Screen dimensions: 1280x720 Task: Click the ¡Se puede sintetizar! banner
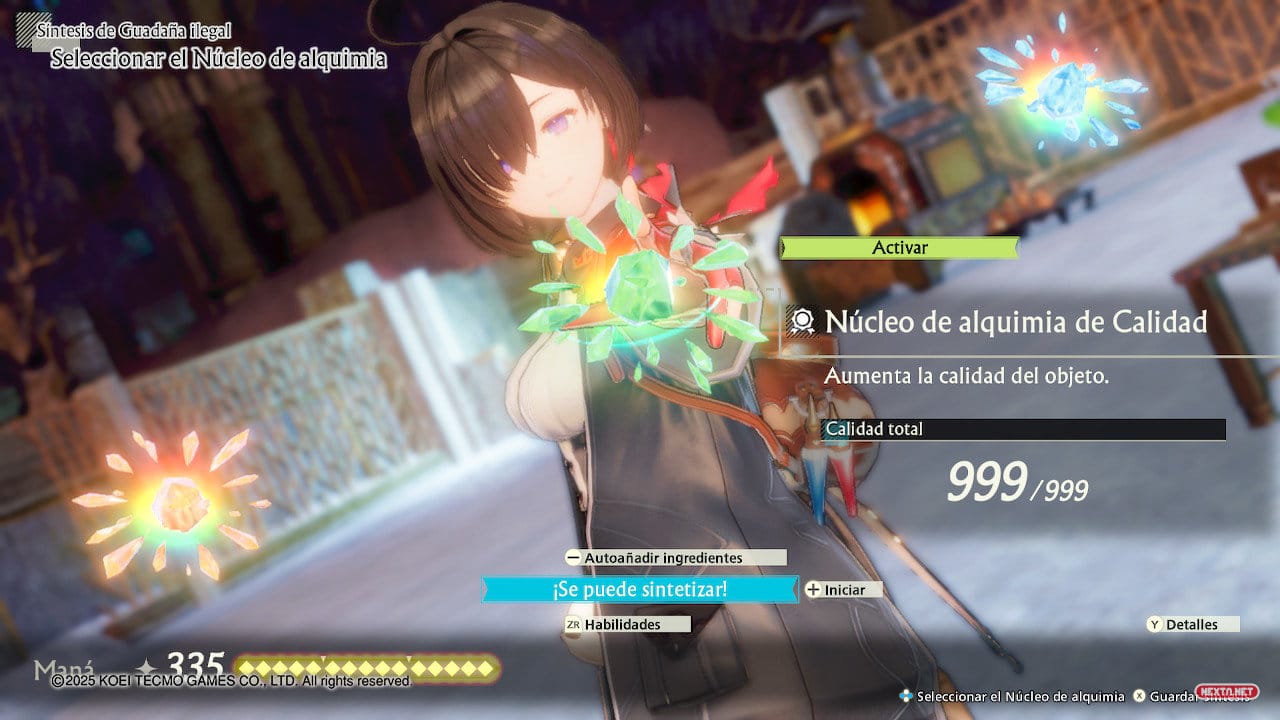(x=640, y=590)
